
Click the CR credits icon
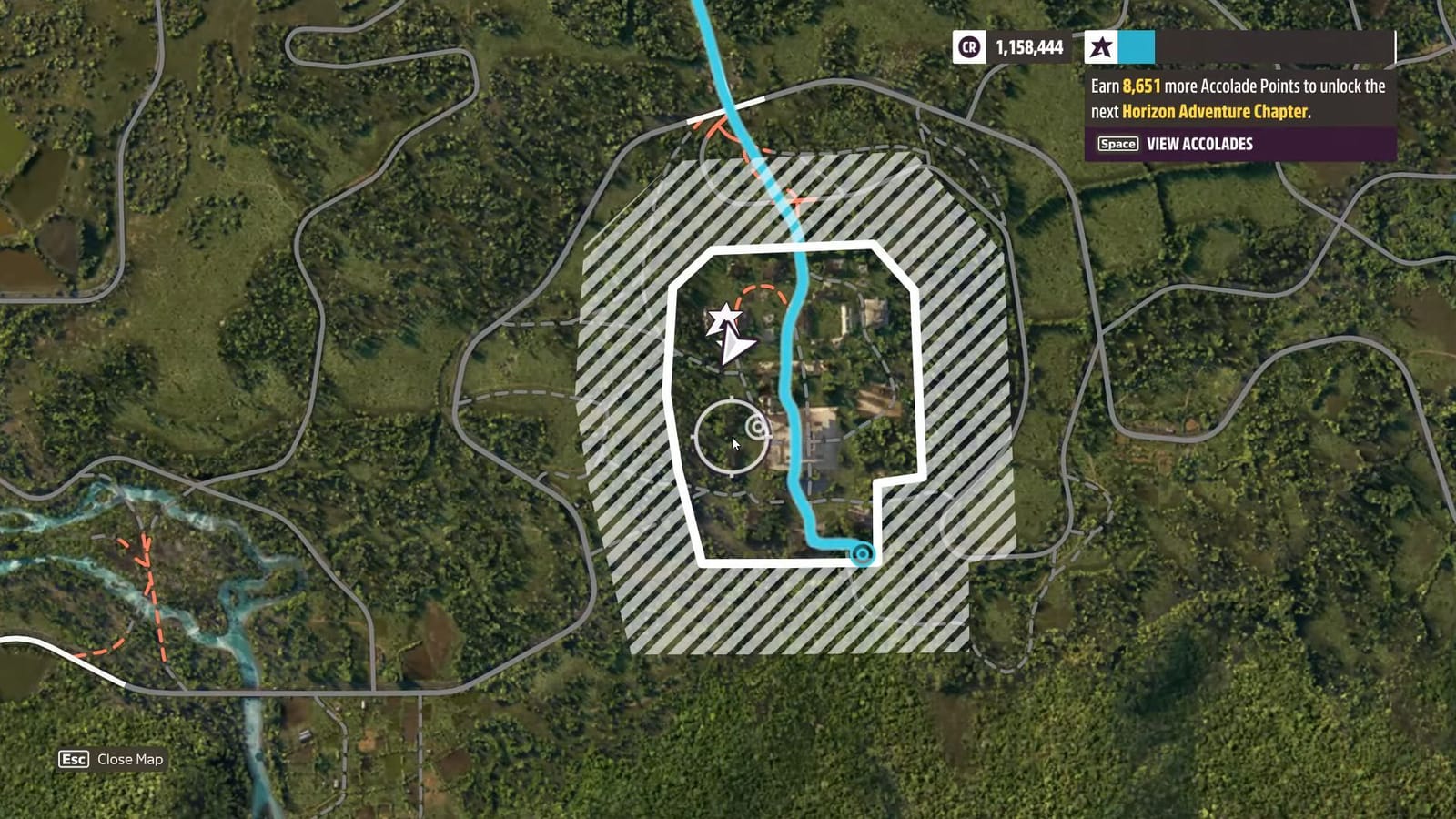click(x=968, y=48)
